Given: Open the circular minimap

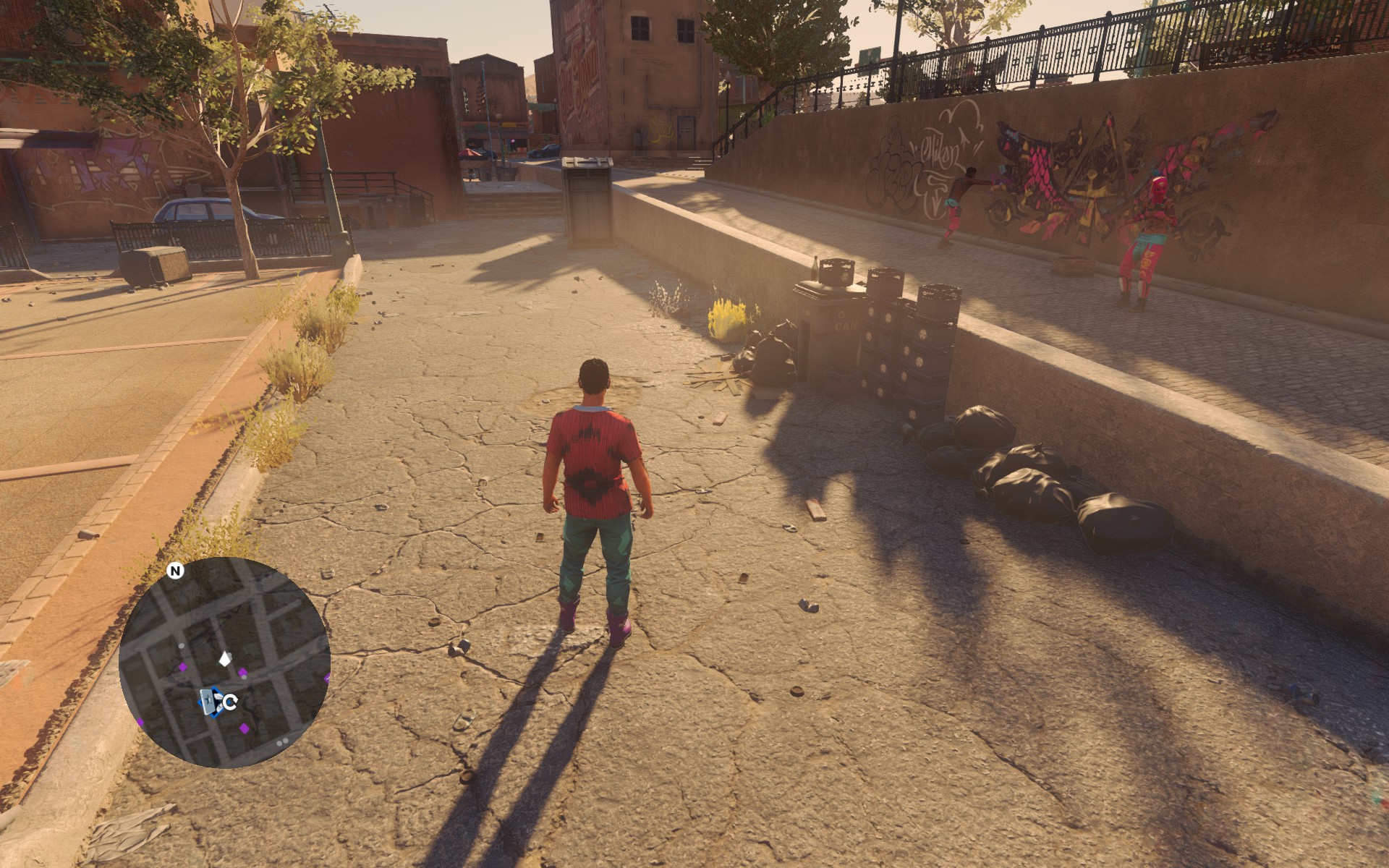Looking at the screenshot, I should click(x=224, y=662).
